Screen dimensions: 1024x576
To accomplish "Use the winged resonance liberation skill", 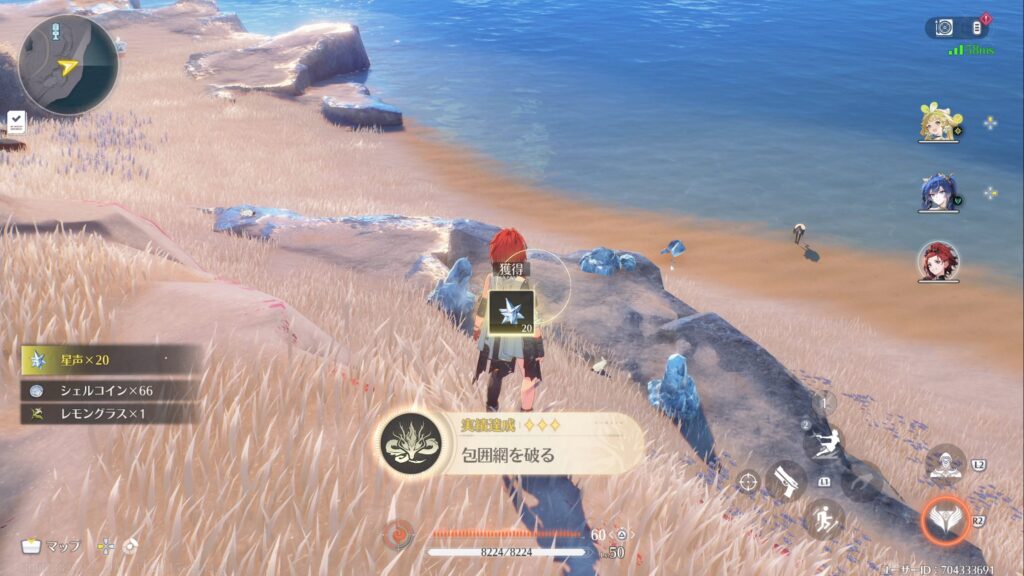I will click(944, 519).
